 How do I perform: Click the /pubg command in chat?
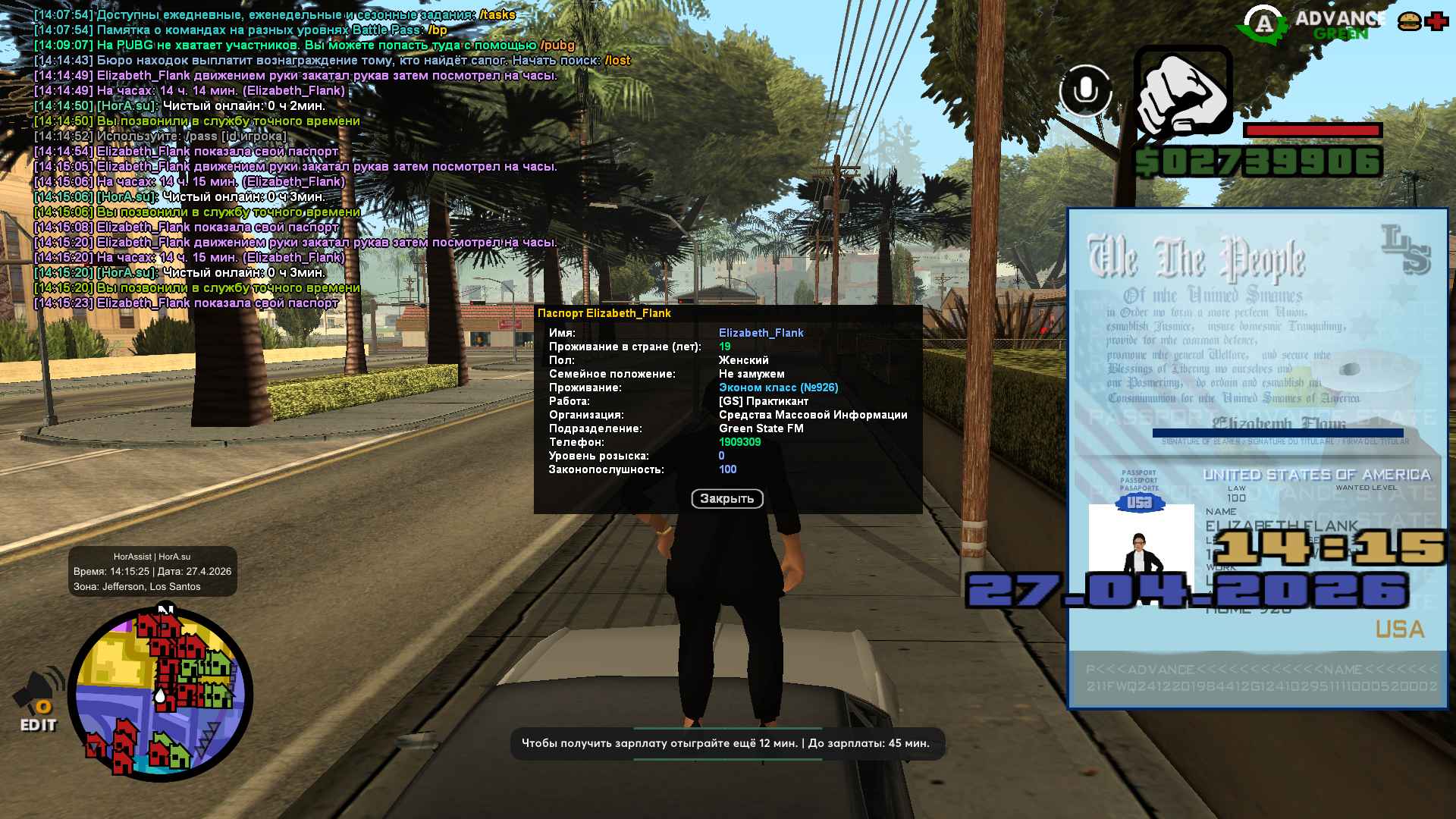[x=557, y=45]
